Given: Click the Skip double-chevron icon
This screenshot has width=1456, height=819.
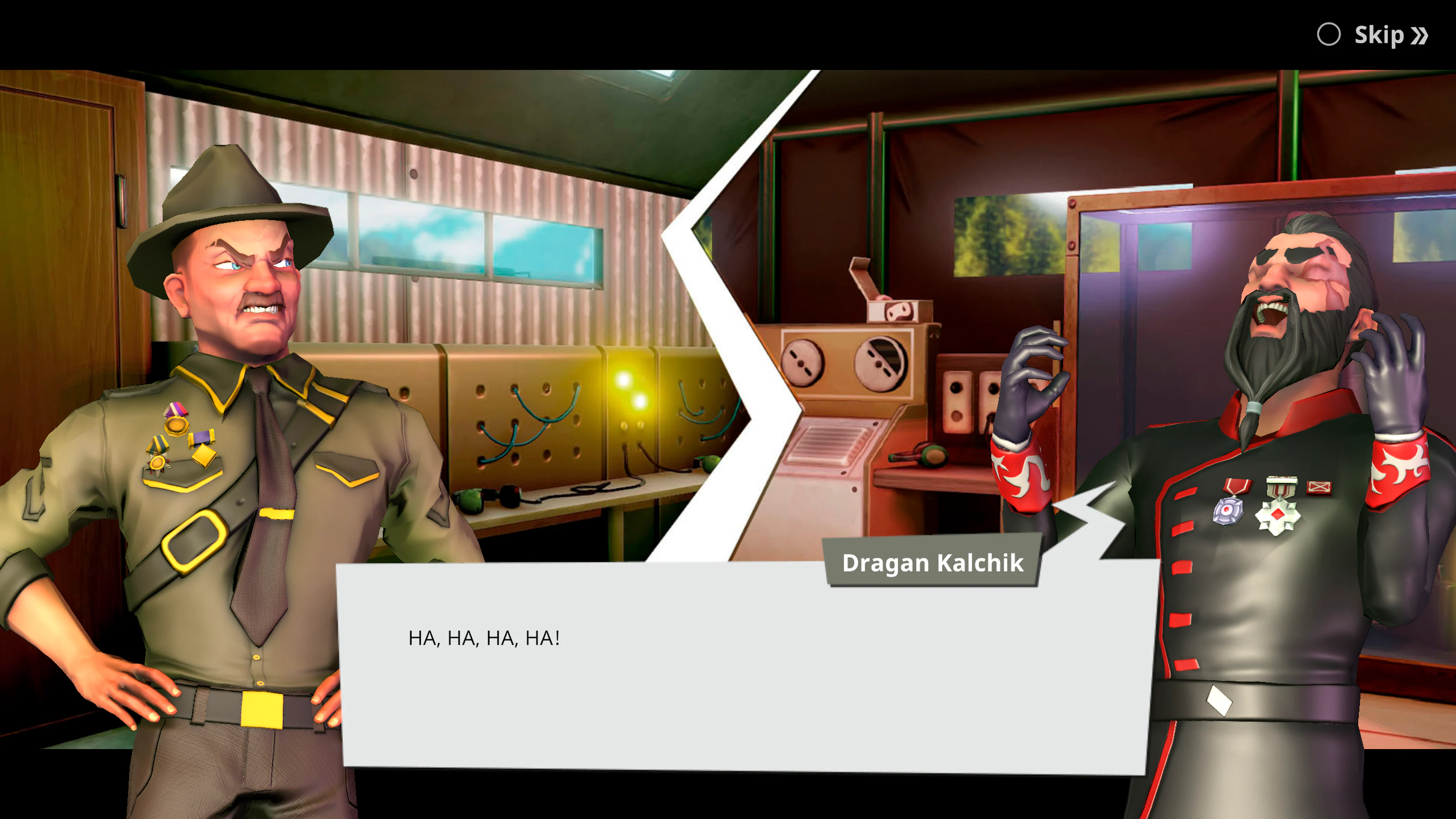Looking at the screenshot, I should tap(1419, 35).
